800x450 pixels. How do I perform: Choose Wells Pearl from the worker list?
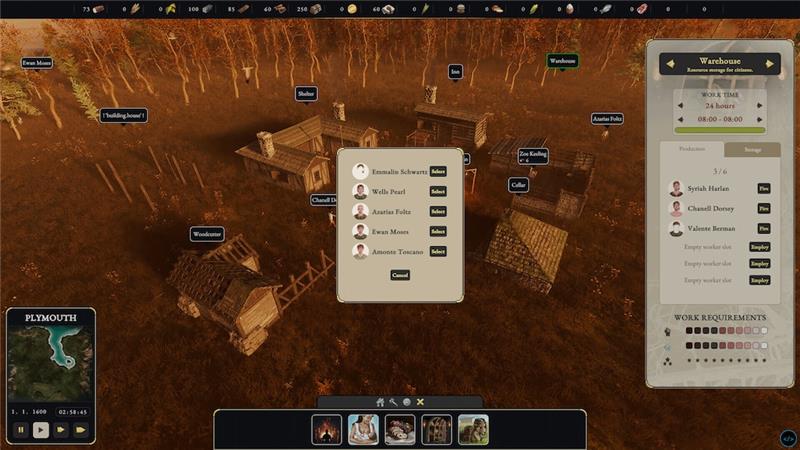coord(438,191)
